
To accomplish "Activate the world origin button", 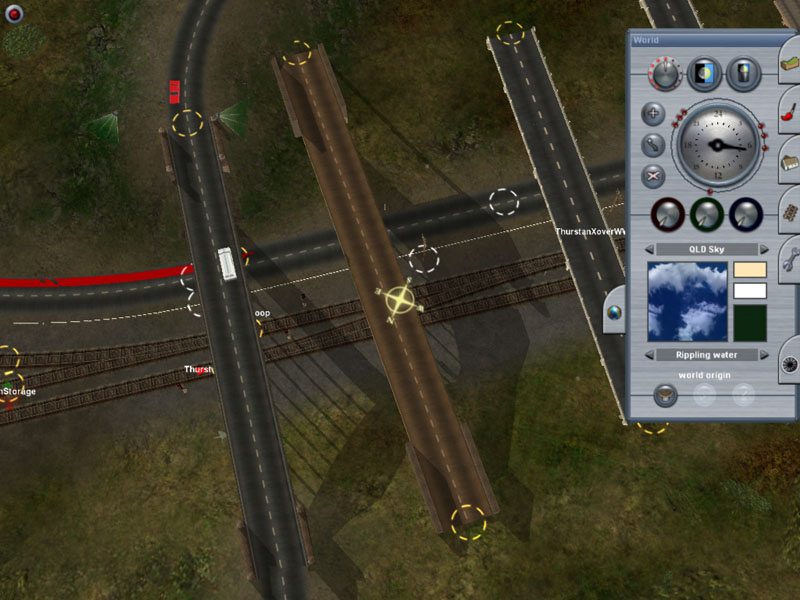I will click(665, 394).
